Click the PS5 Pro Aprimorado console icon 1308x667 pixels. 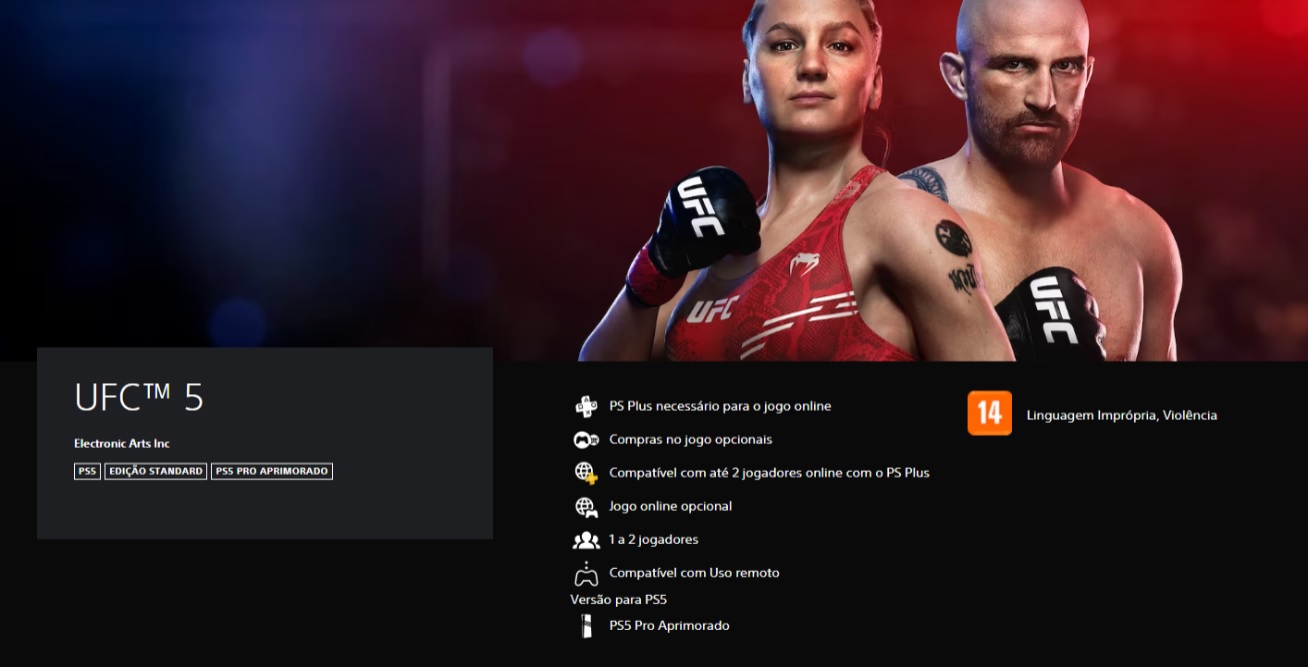tap(585, 626)
